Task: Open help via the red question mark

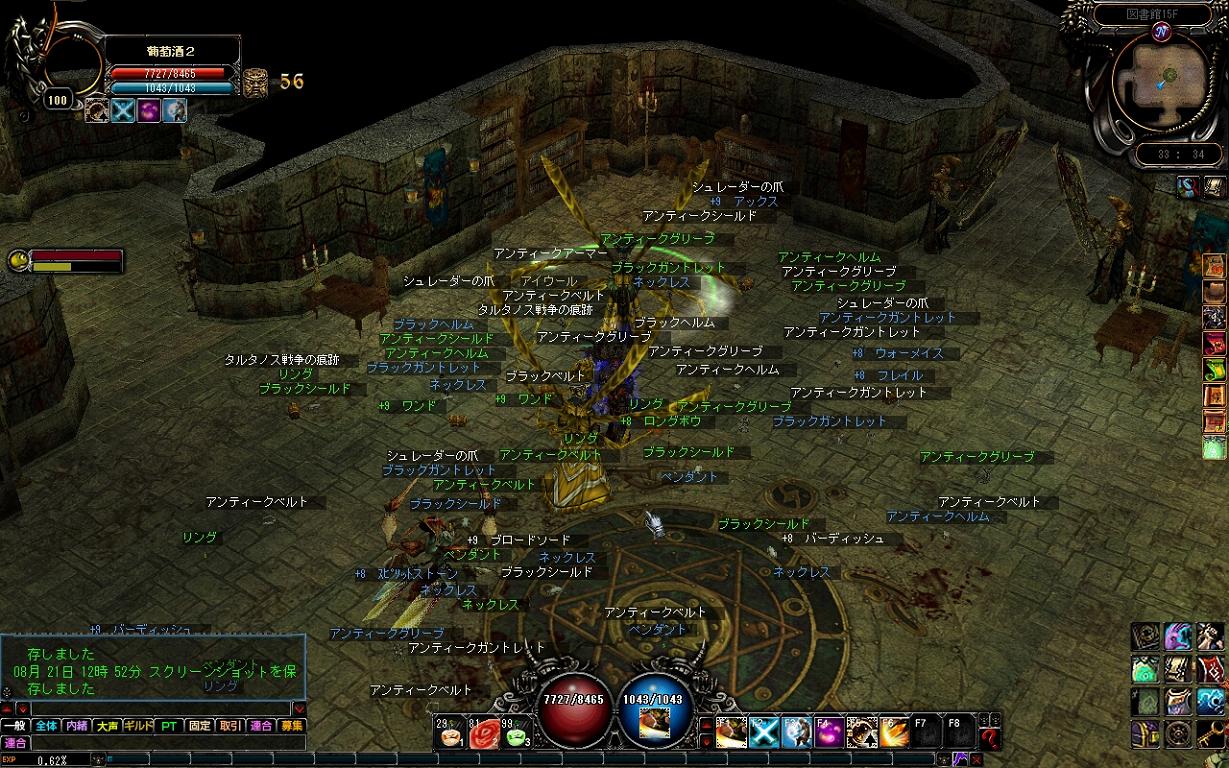Action: [x=990, y=740]
